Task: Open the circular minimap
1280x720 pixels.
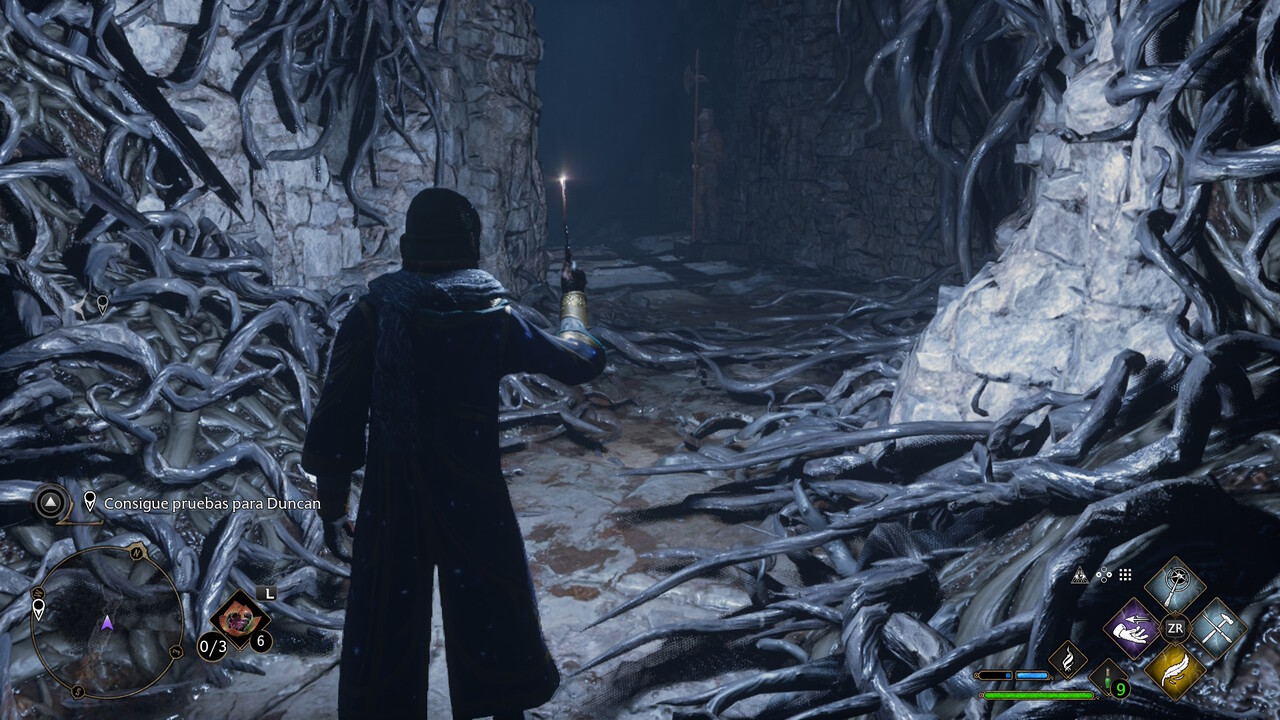Action: click(107, 622)
